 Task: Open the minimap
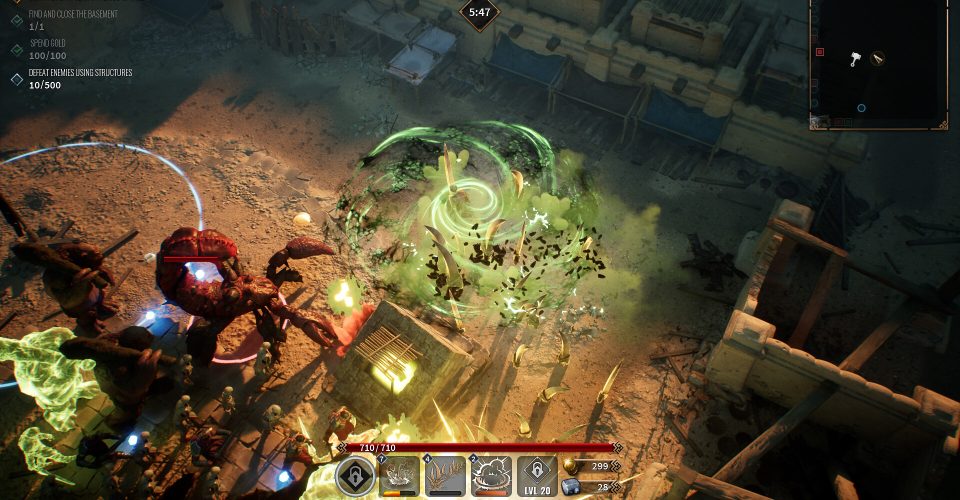pos(878,62)
